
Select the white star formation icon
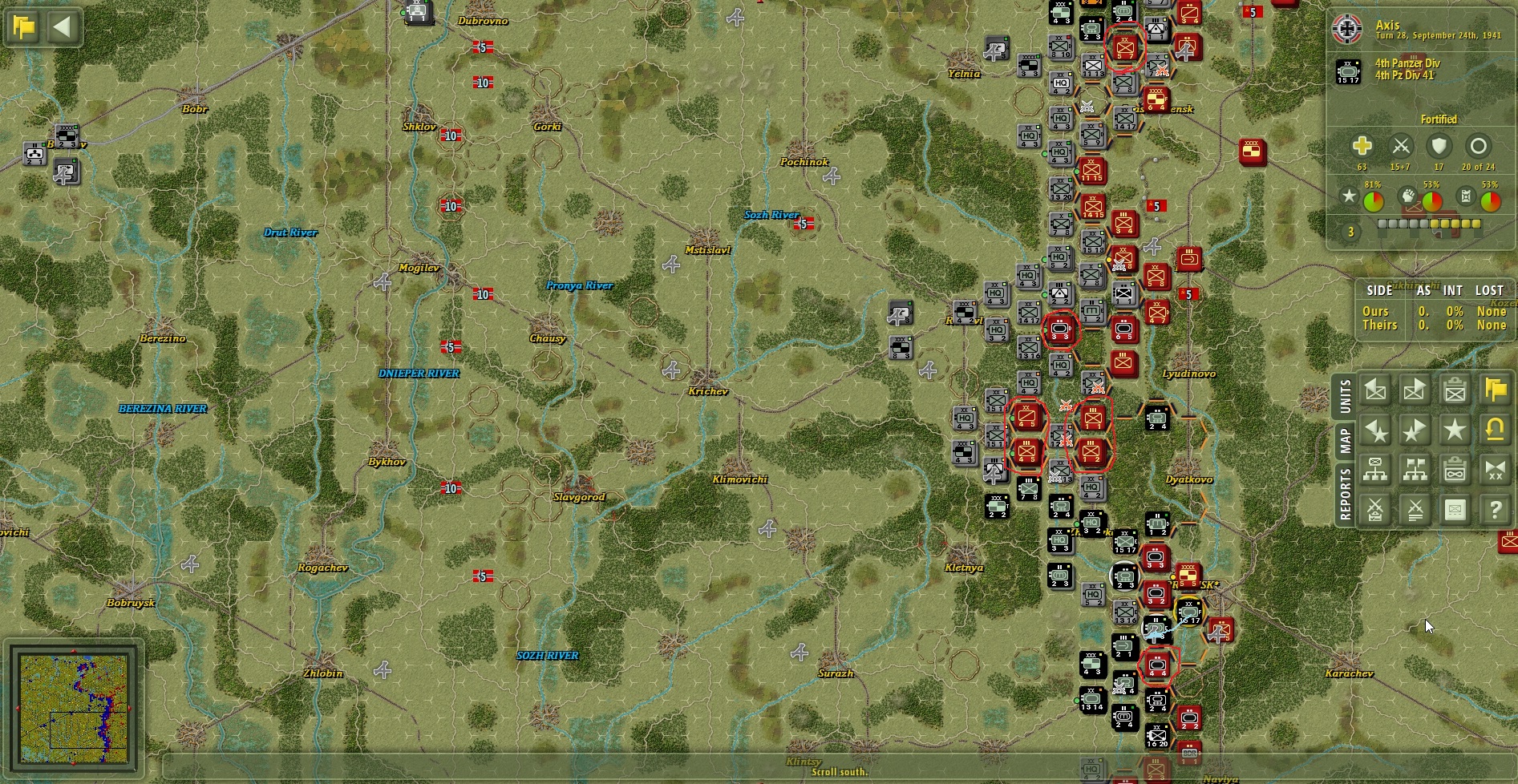click(1454, 430)
